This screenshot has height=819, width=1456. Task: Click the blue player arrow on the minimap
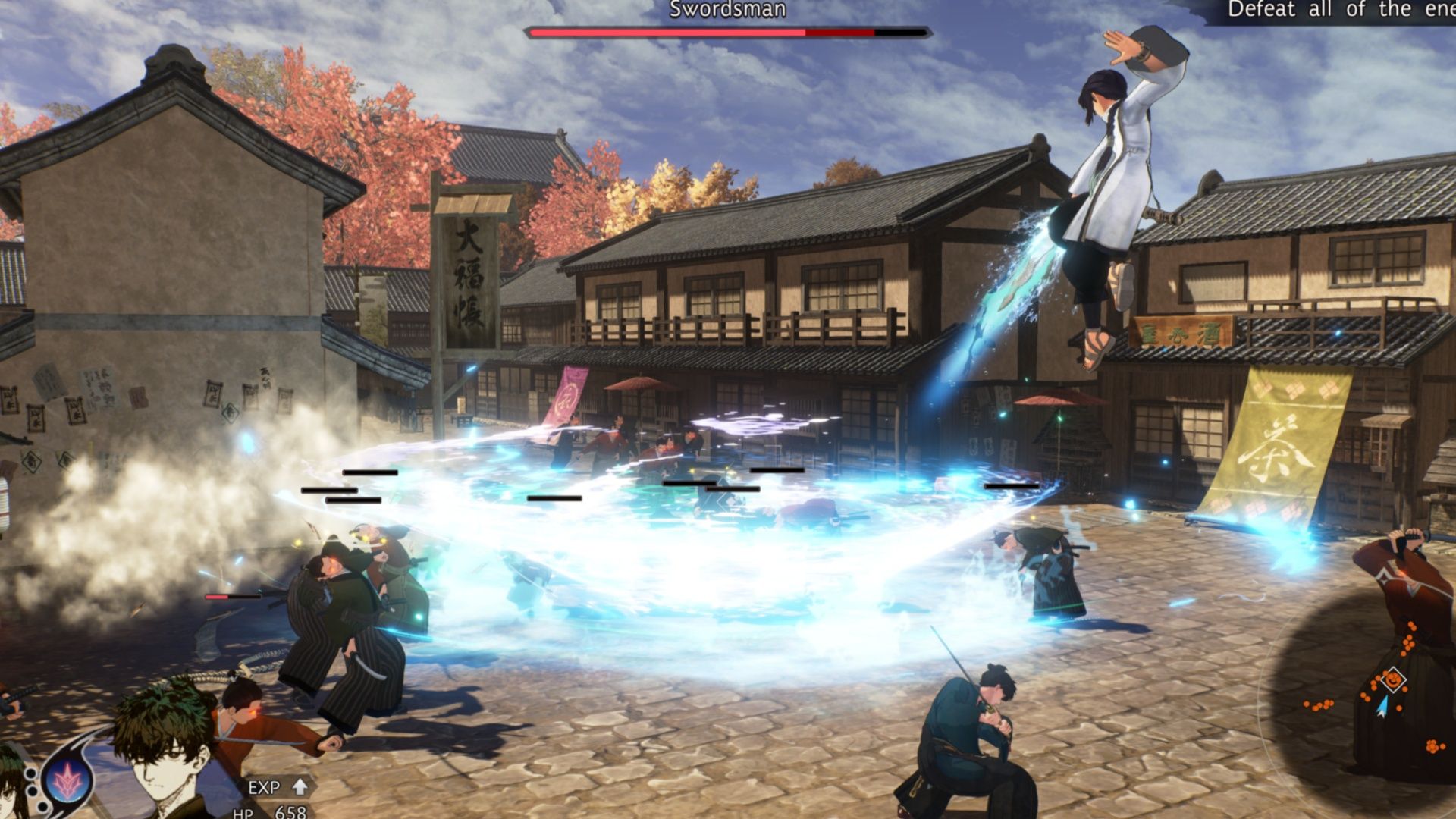click(1382, 707)
